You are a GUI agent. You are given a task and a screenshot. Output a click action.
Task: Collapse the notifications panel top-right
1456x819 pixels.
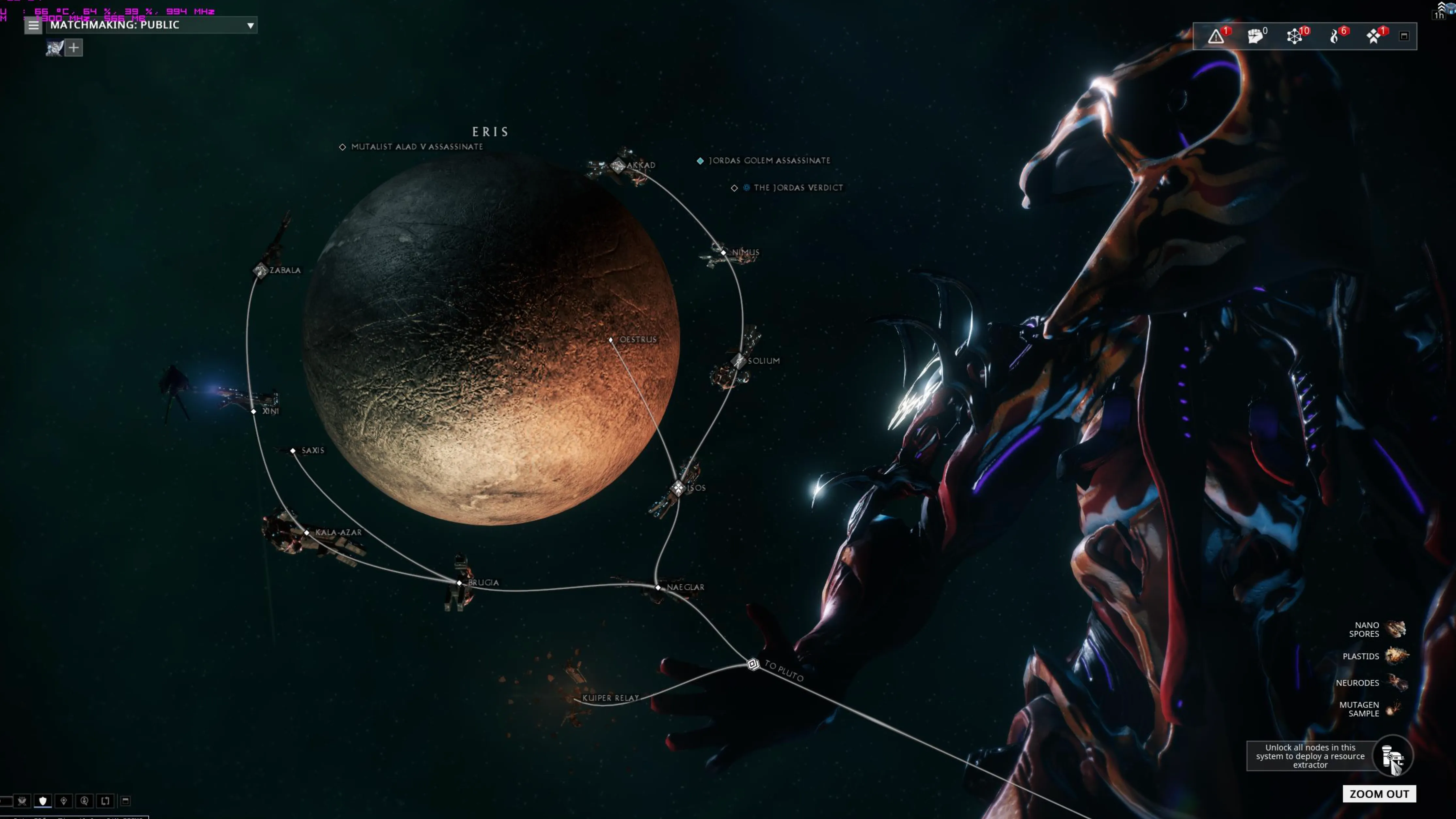click(1403, 36)
